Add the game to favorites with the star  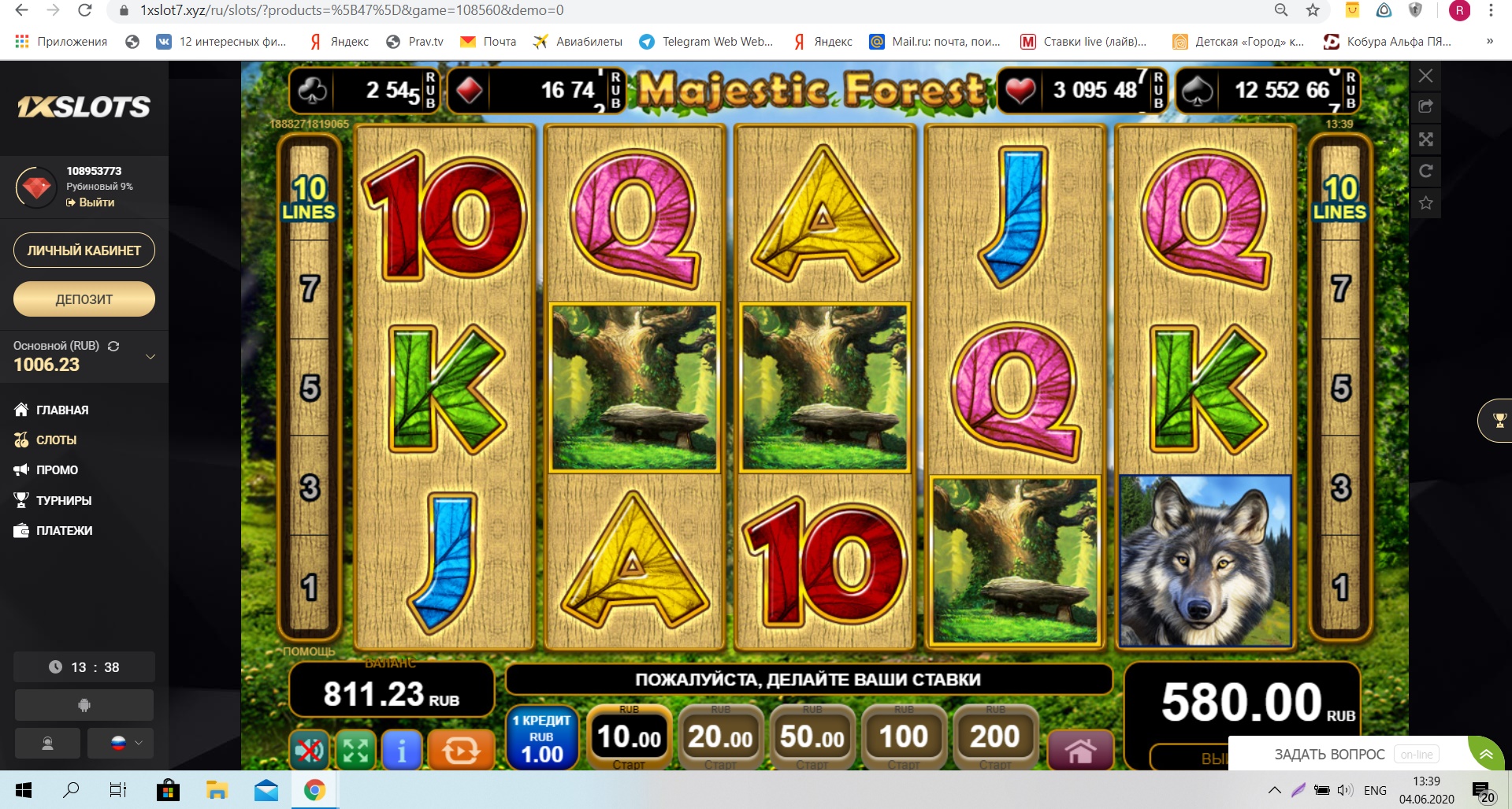tap(1425, 203)
